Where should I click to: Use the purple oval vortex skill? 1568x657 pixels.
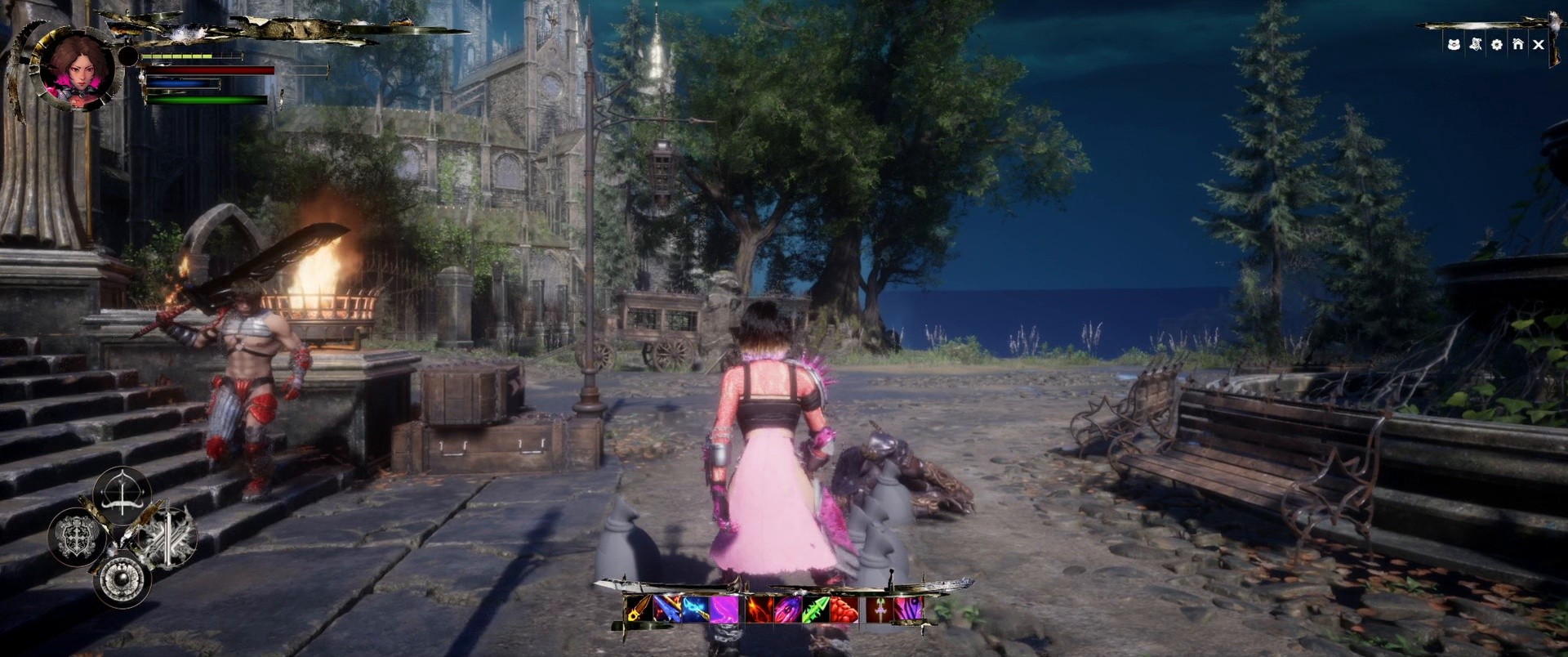[x=788, y=610]
